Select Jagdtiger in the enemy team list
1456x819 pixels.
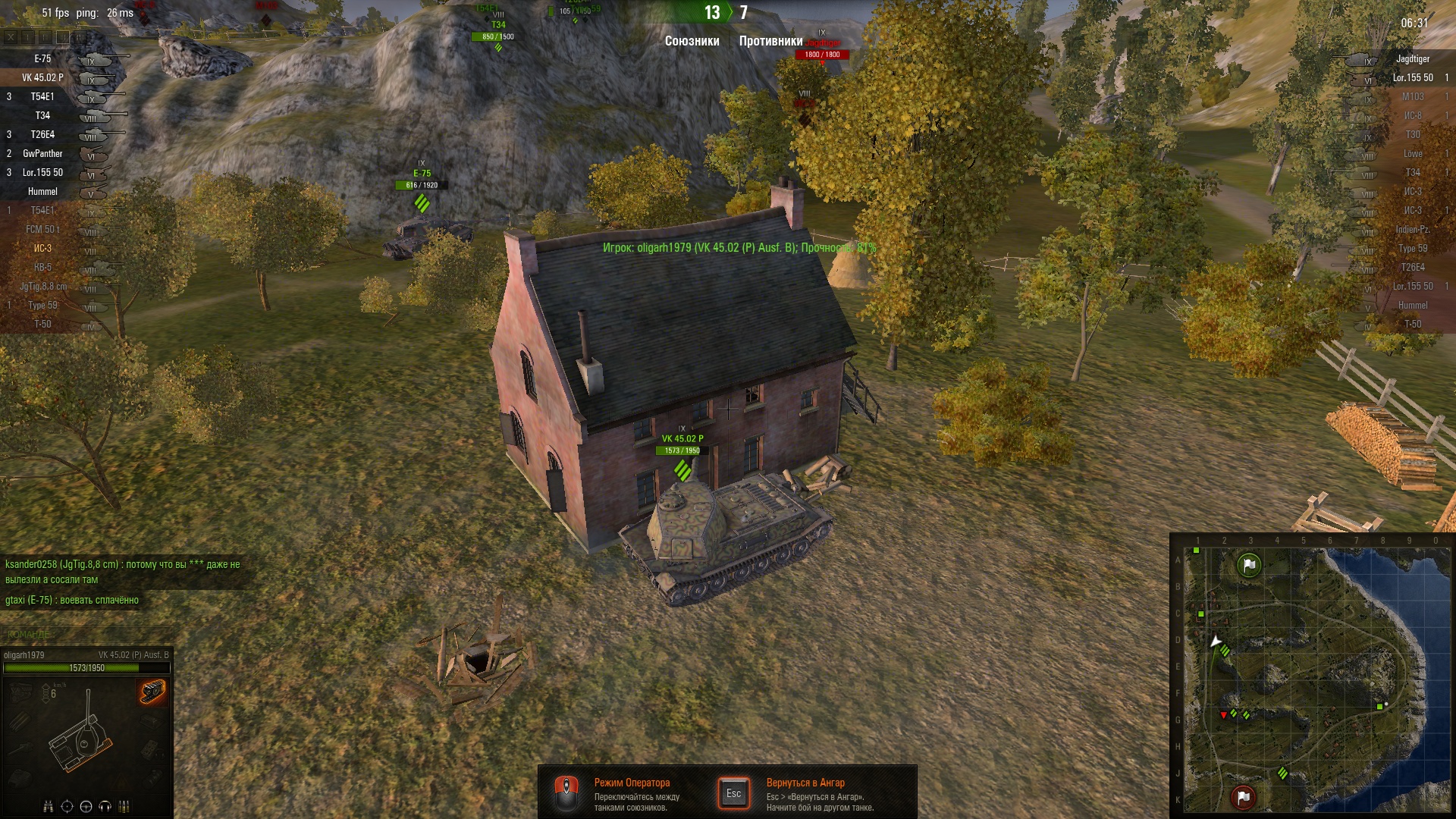point(1412,59)
